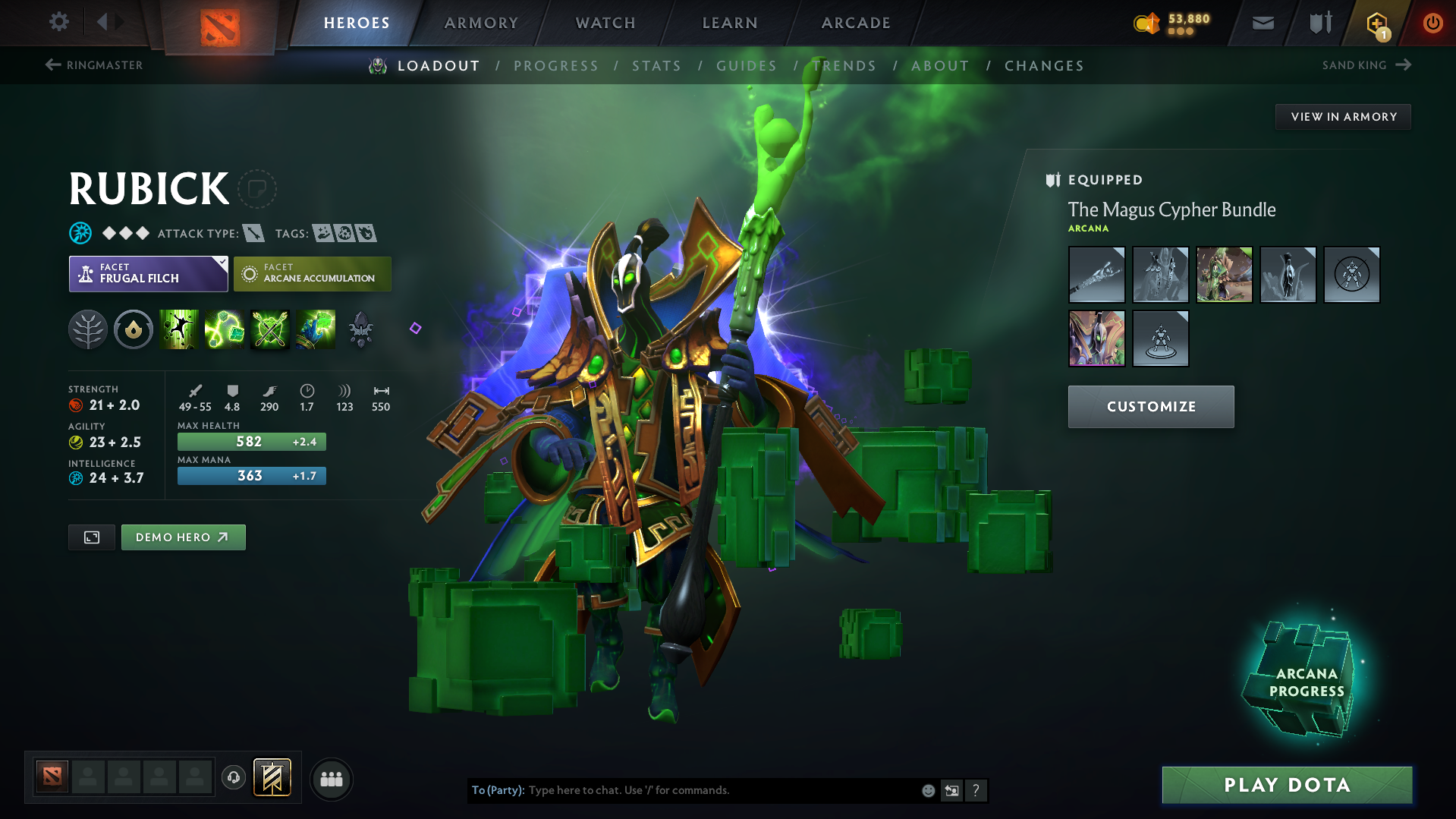Open Sand King from the hero navigation arrow
Image resolution: width=1456 pixels, height=819 pixels.
(1402, 65)
